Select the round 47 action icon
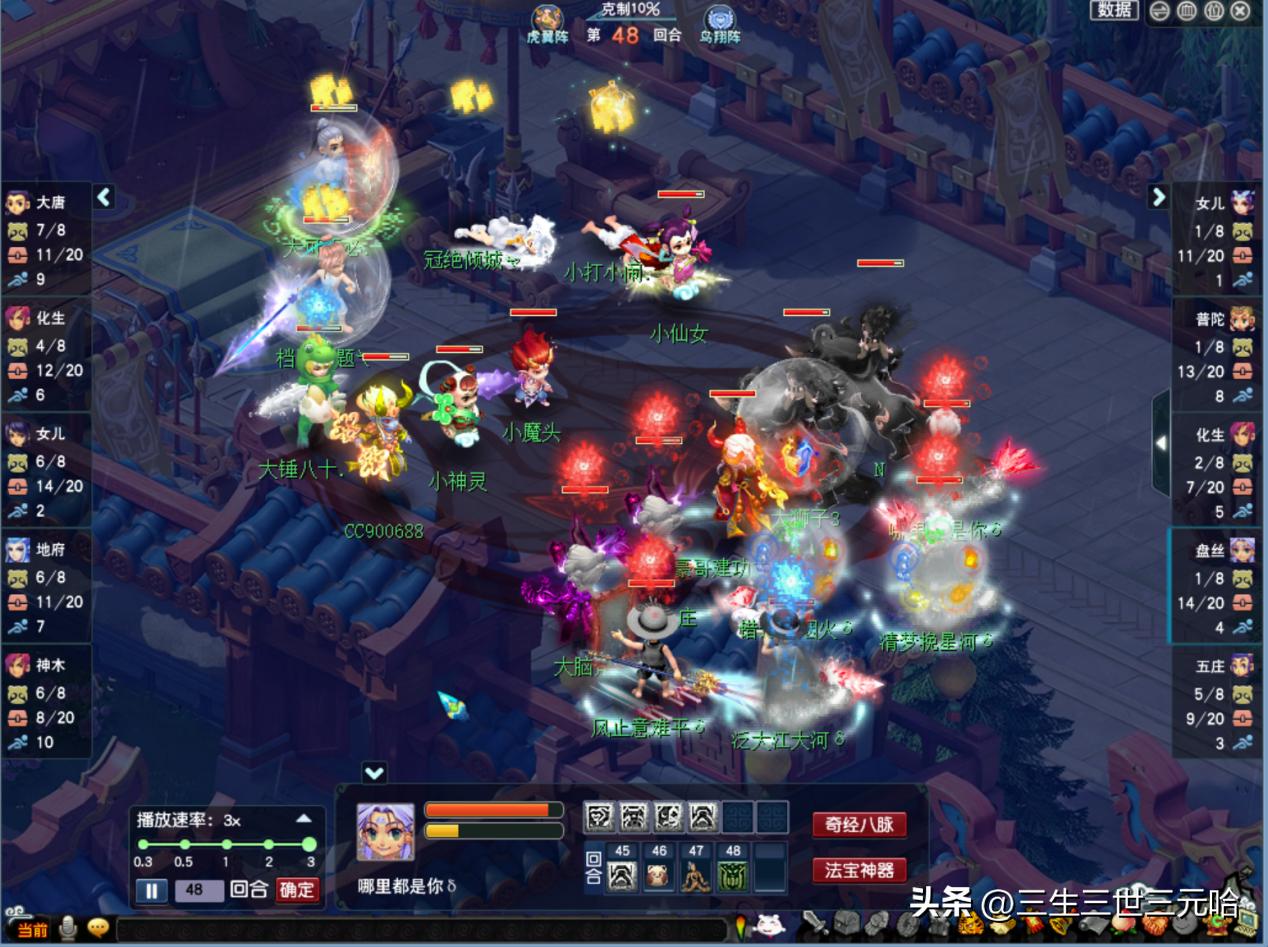 coord(695,877)
